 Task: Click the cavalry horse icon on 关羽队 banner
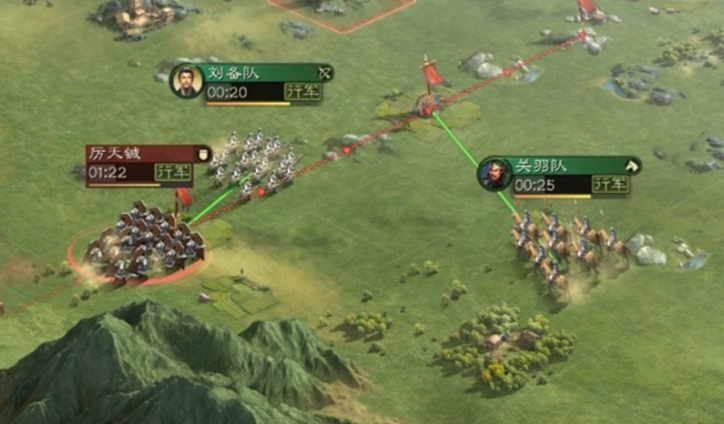click(x=631, y=165)
